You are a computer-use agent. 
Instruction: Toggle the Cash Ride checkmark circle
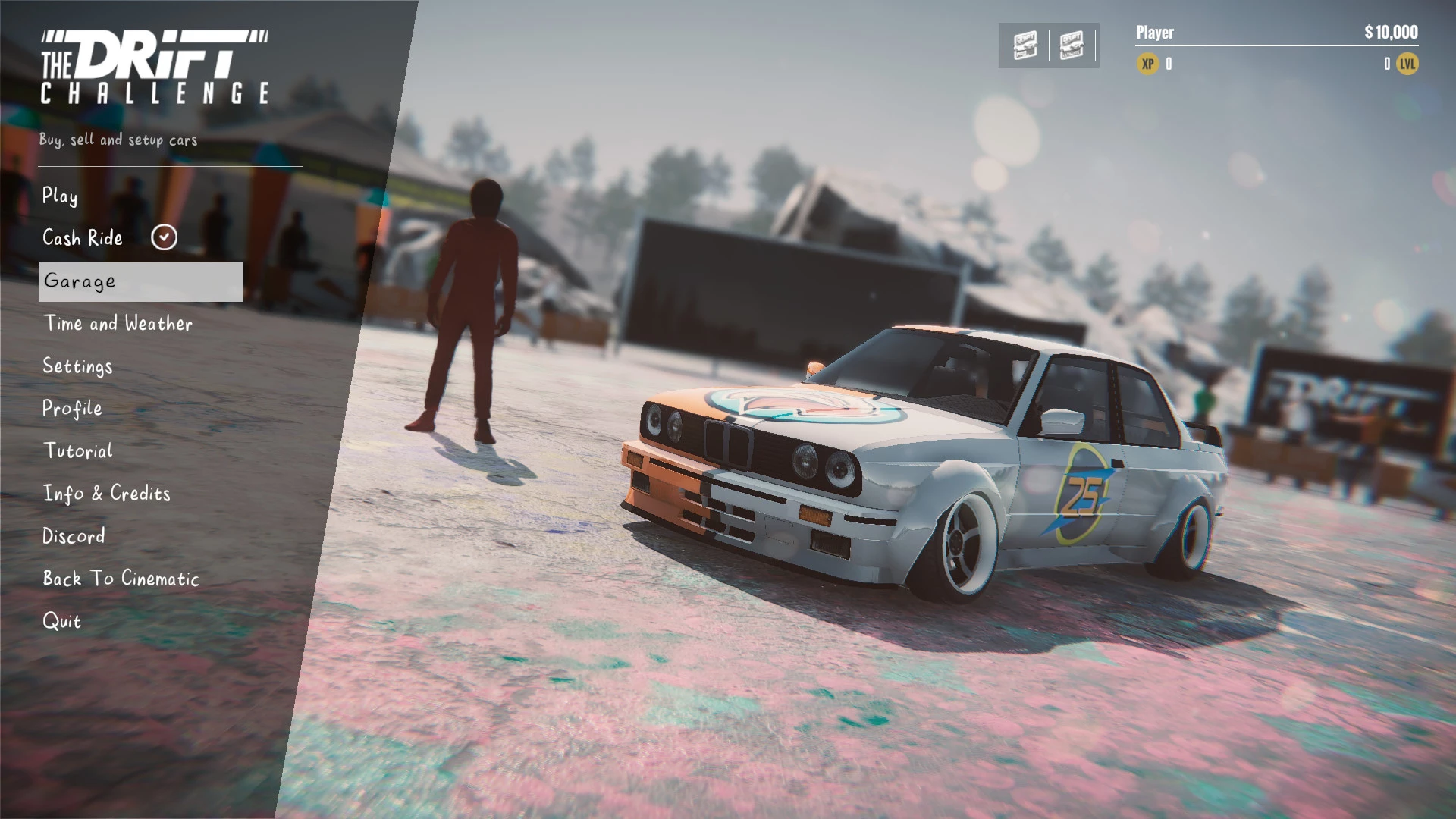164,237
